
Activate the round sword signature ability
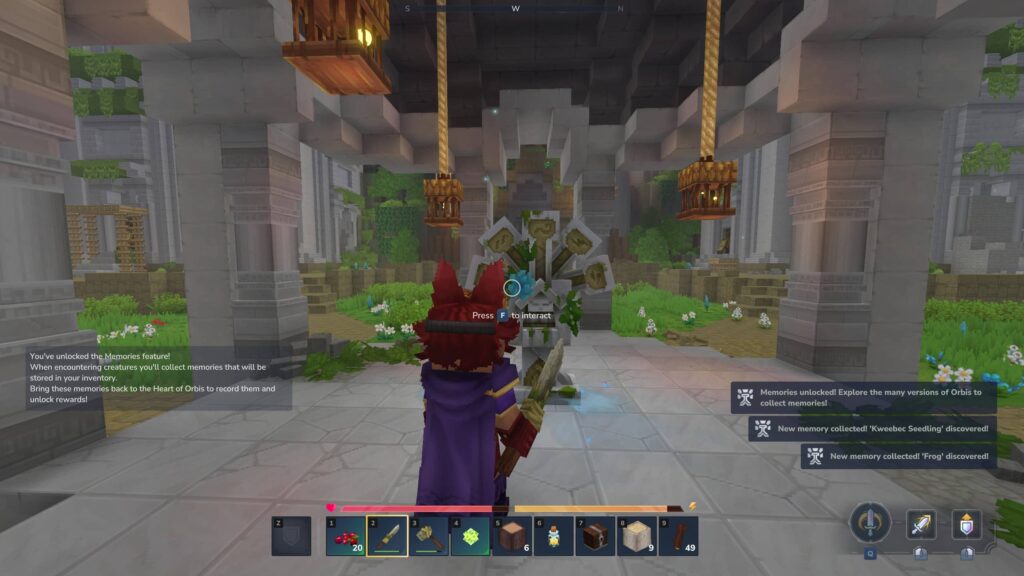point(870,523)
